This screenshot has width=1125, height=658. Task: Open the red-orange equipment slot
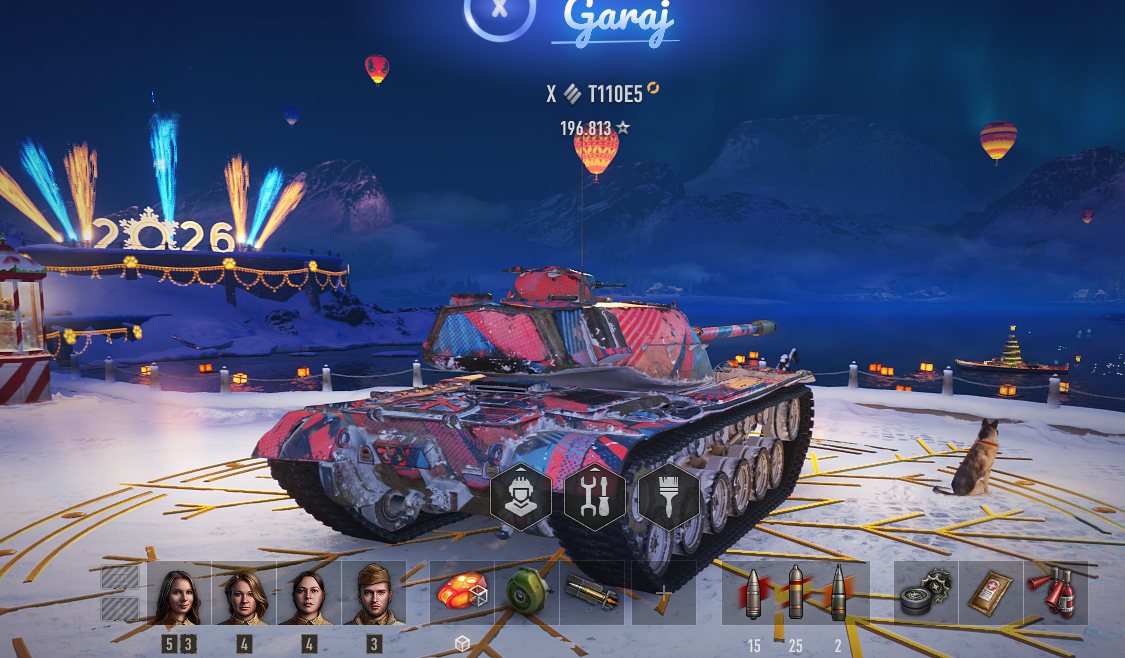(461, 593)
